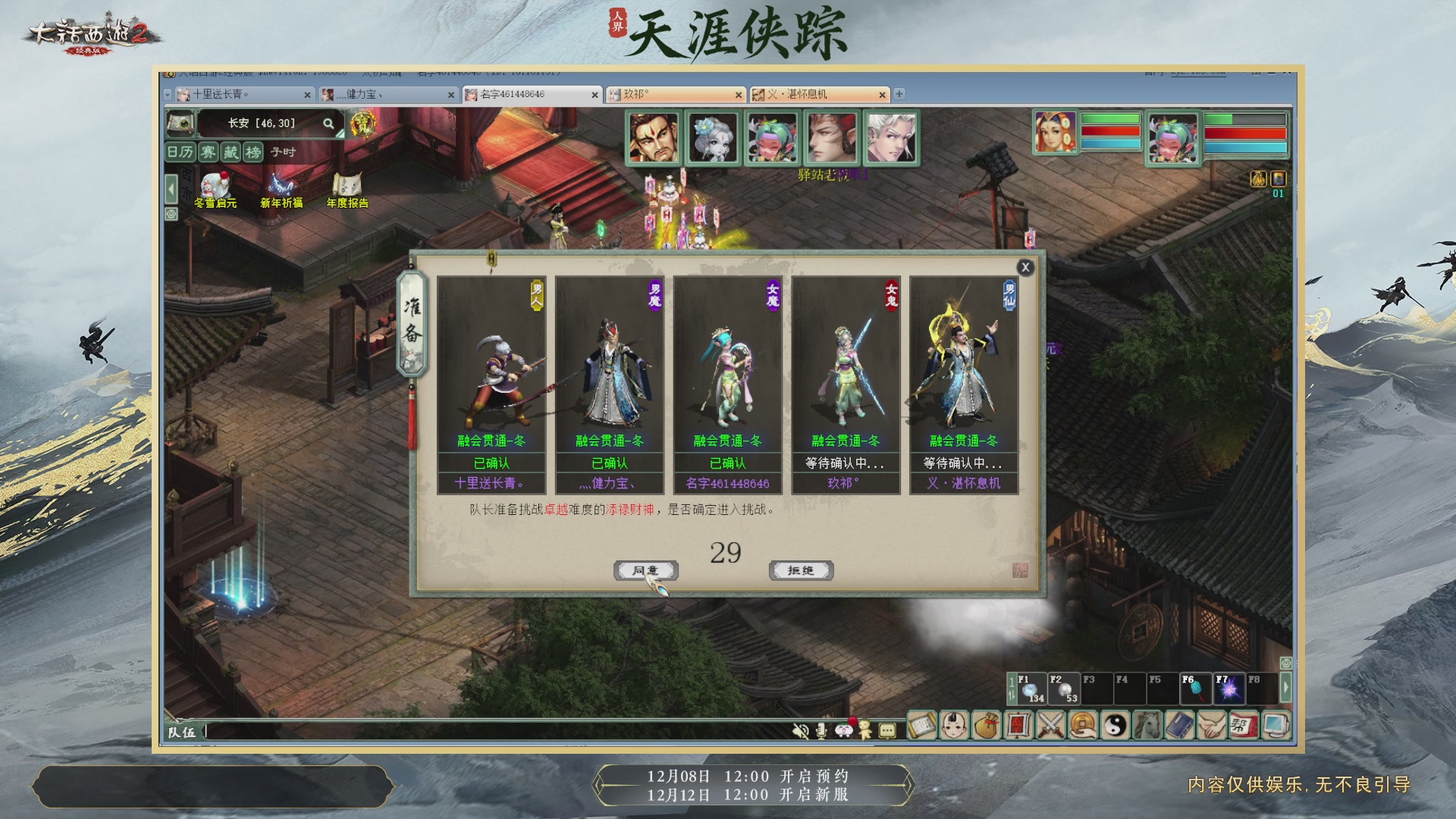Click the 队伍 chat input field
This screenshot has height=819, width=1456.
[379, 733]
